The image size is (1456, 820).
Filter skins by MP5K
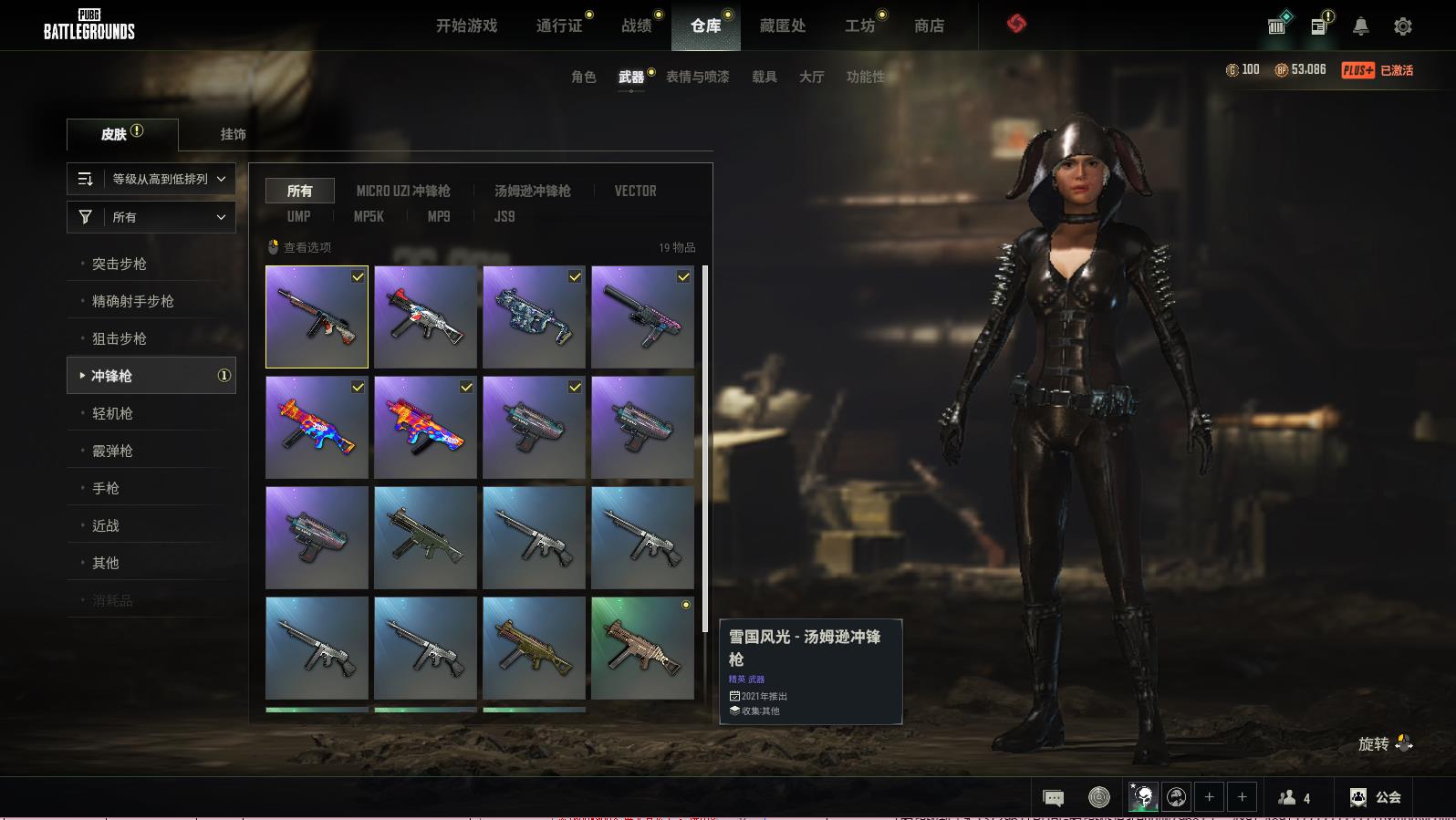[369, 216]
